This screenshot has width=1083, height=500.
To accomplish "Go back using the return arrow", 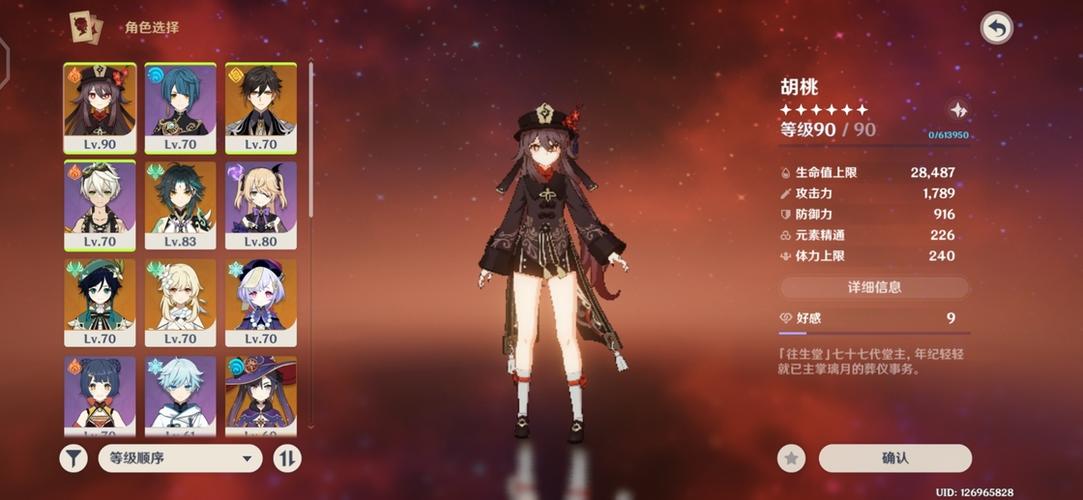I will (996, 28).
